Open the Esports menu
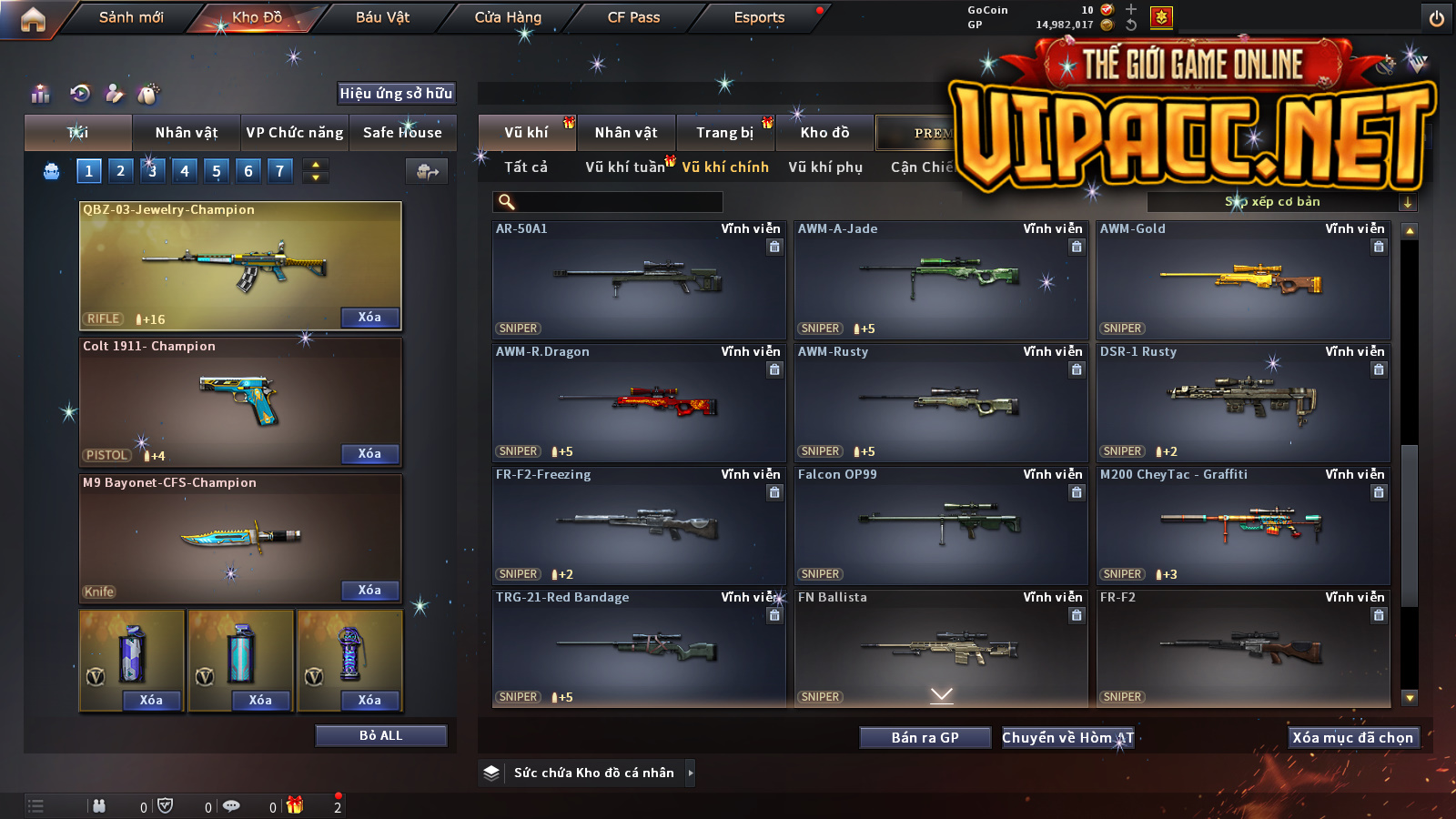 759,17
